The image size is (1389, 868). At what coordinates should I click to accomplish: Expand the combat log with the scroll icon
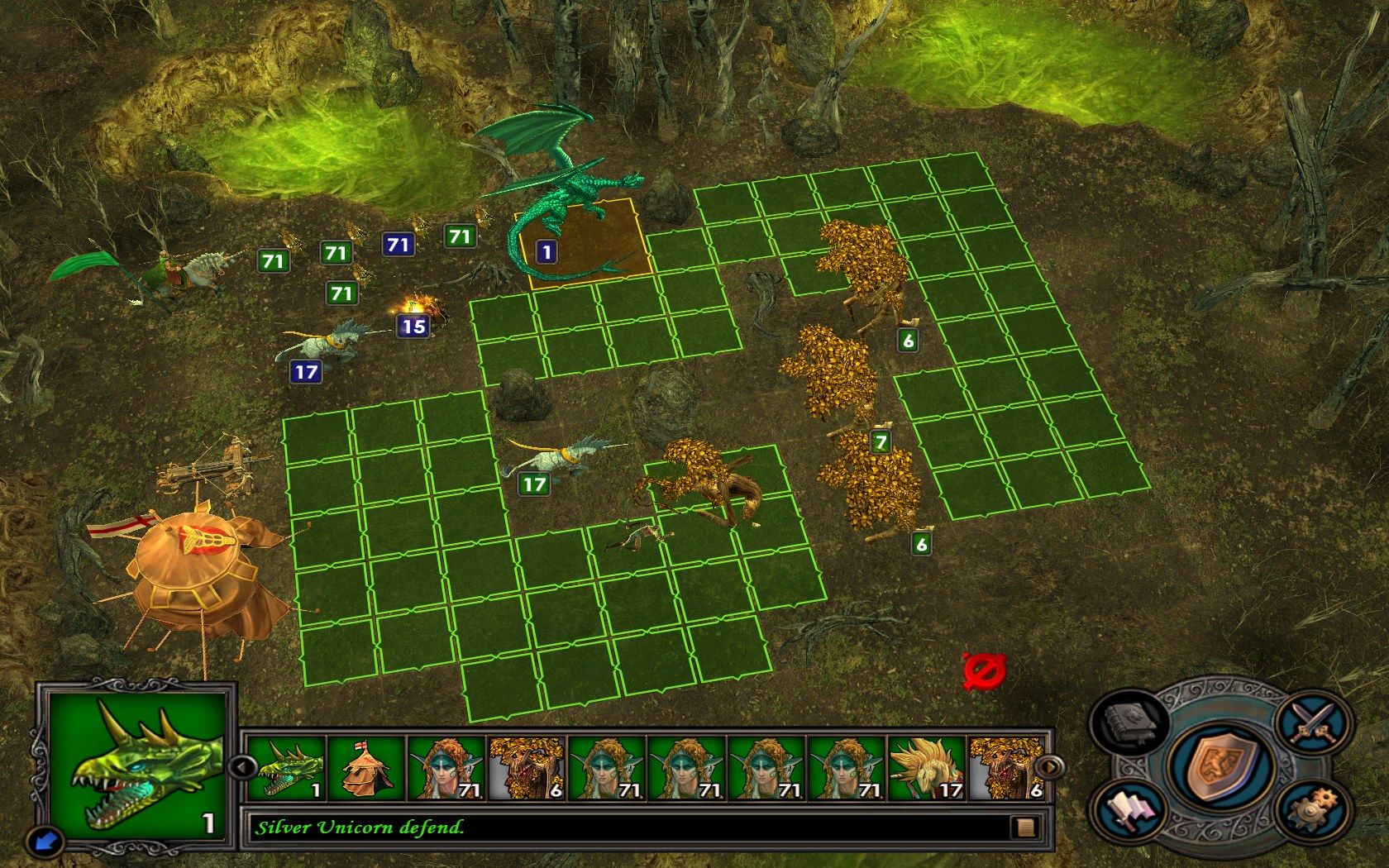click(x=1026, y=827)
